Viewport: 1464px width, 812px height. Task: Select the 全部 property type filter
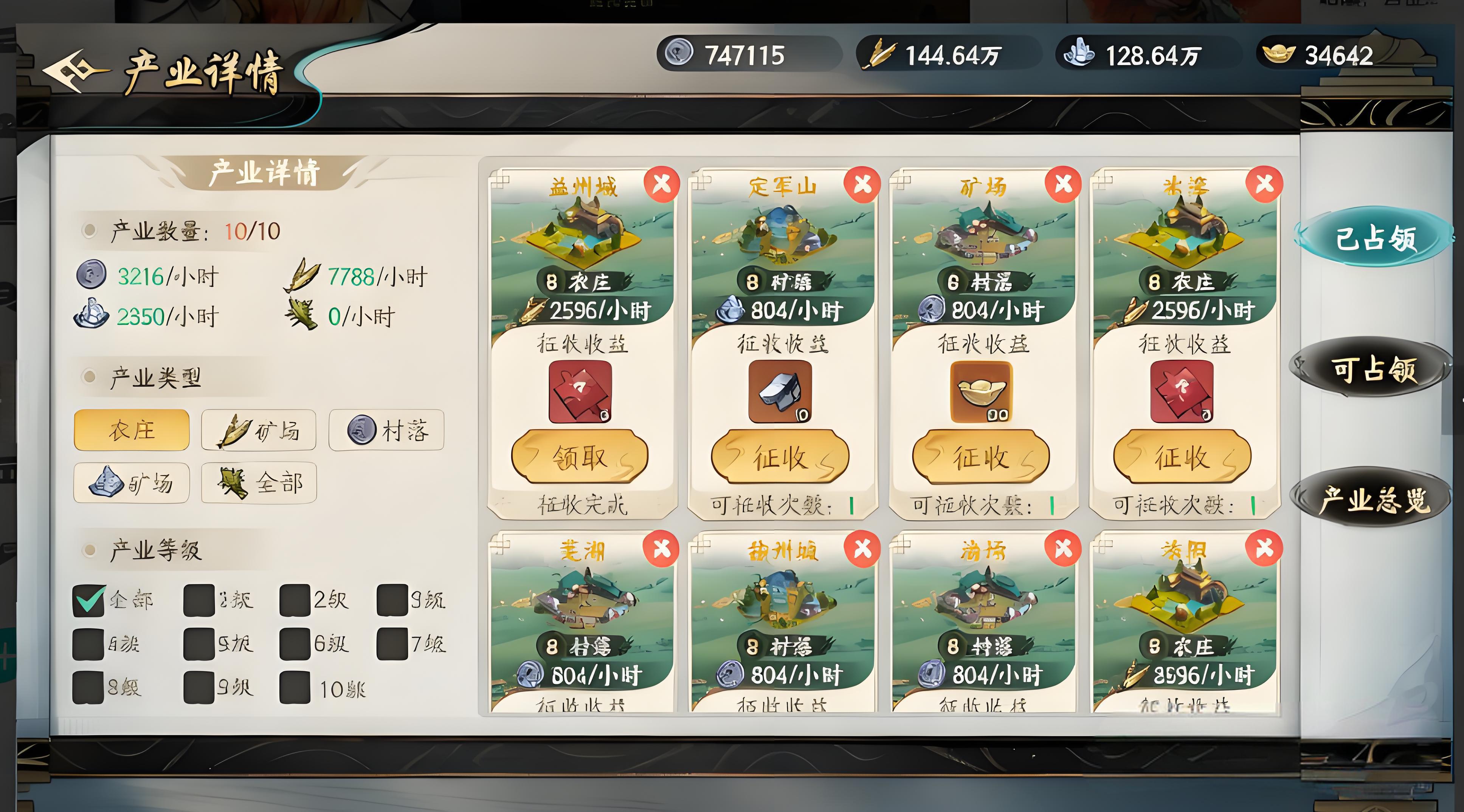click(x=259, y=483)
